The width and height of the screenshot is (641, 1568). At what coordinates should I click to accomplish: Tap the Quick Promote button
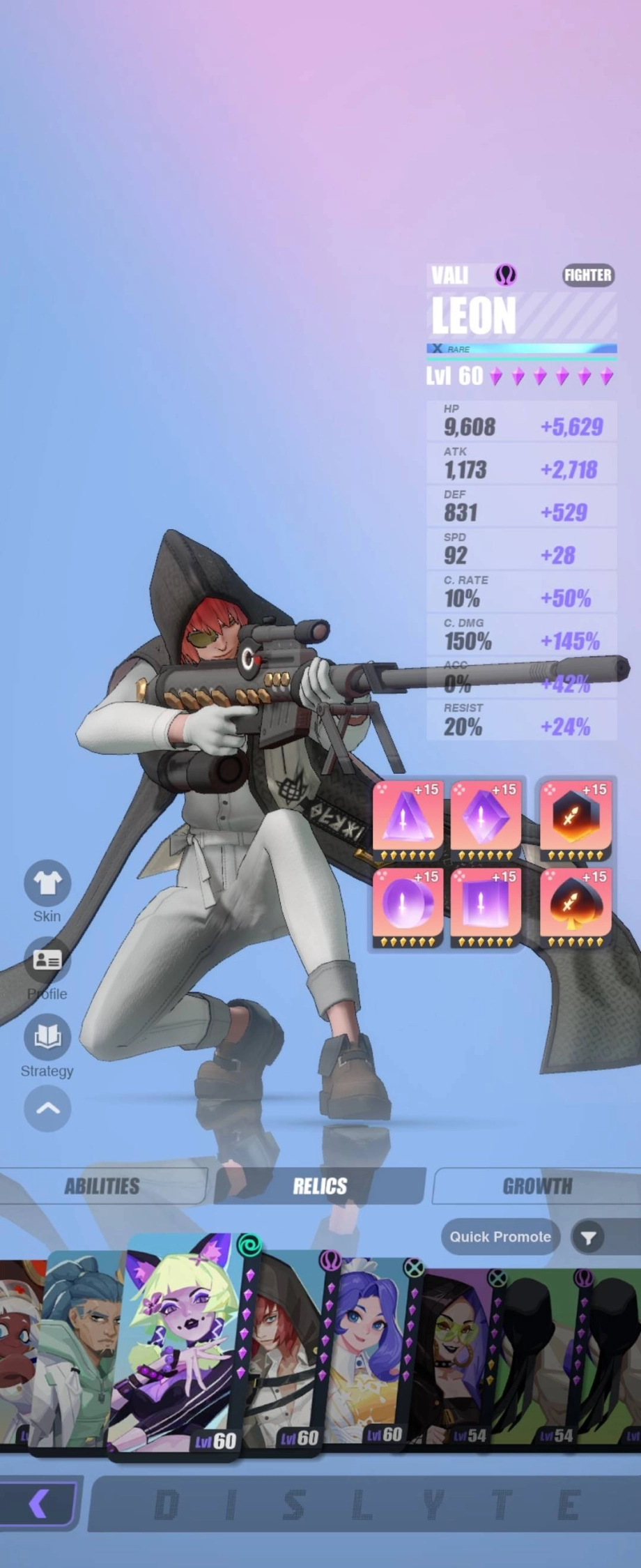500,1237
